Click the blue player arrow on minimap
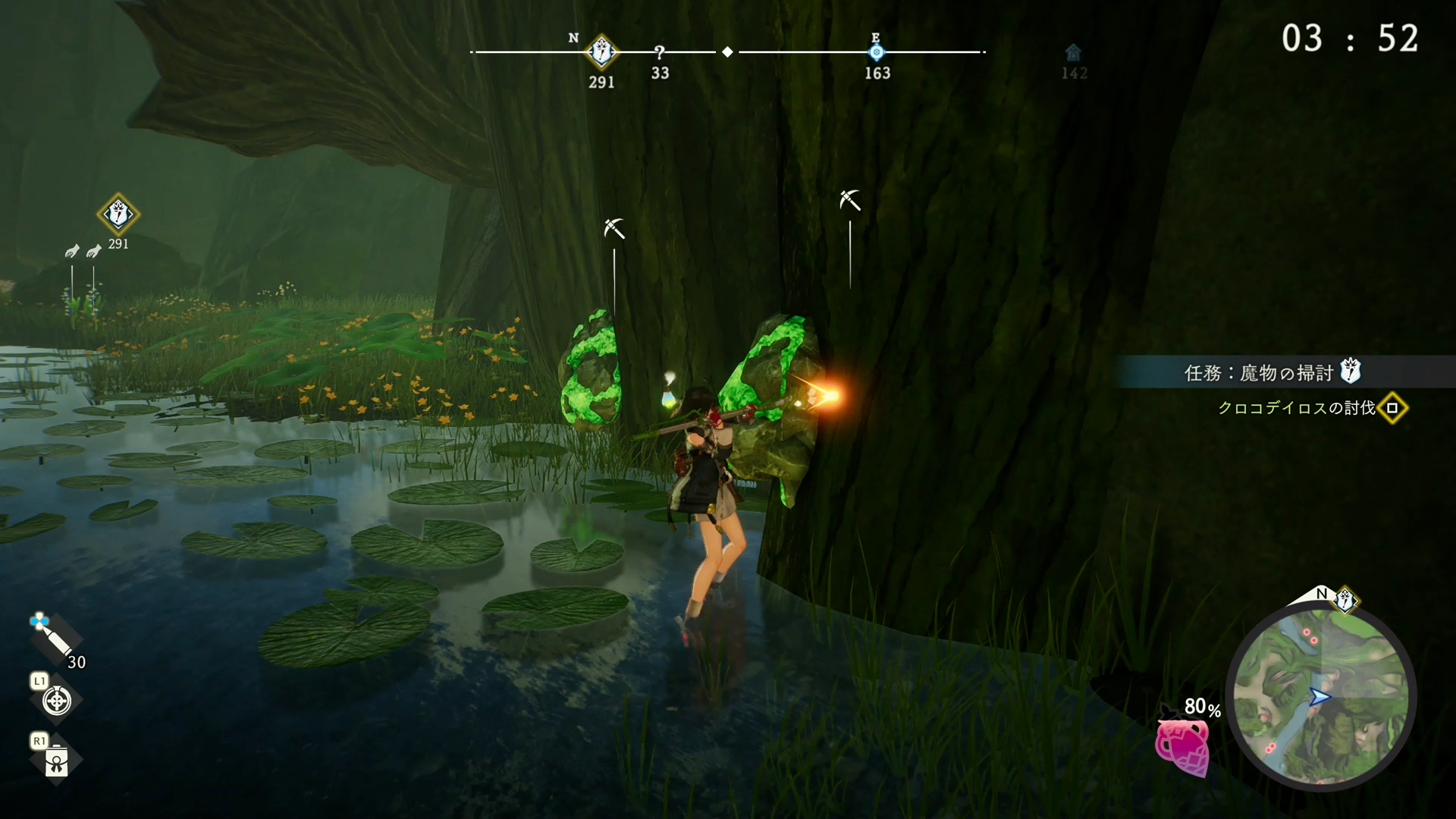The width and height of the screenshot is (1456, 819). point(1319,697)
